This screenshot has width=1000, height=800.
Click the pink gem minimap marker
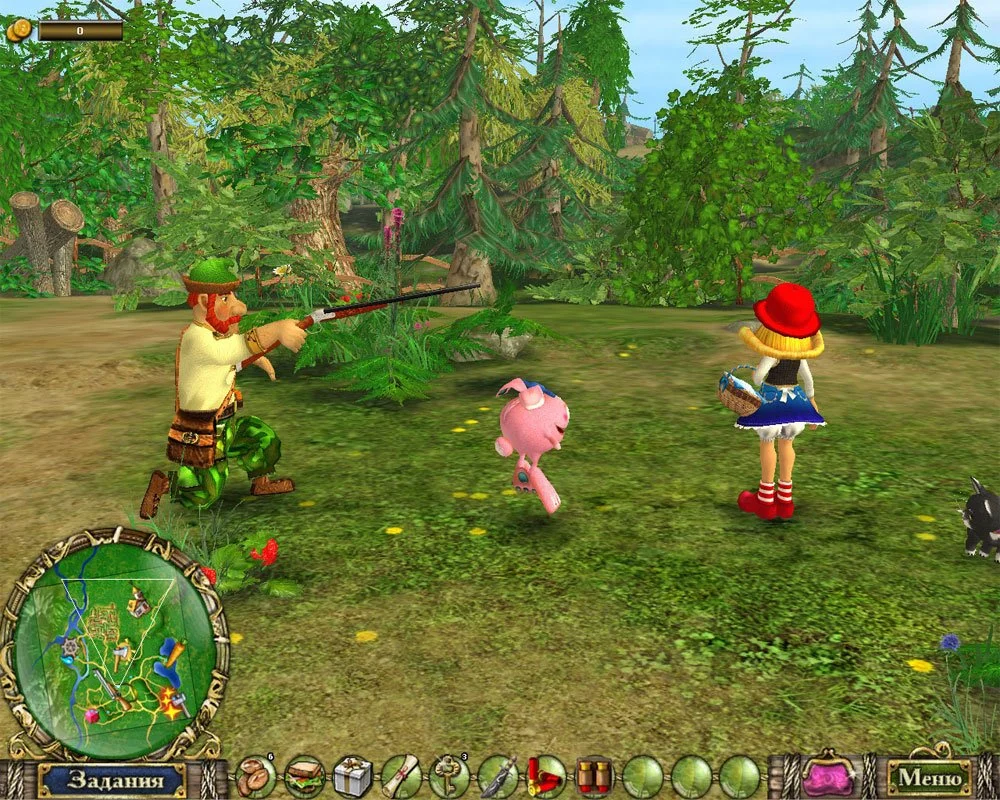91,716
